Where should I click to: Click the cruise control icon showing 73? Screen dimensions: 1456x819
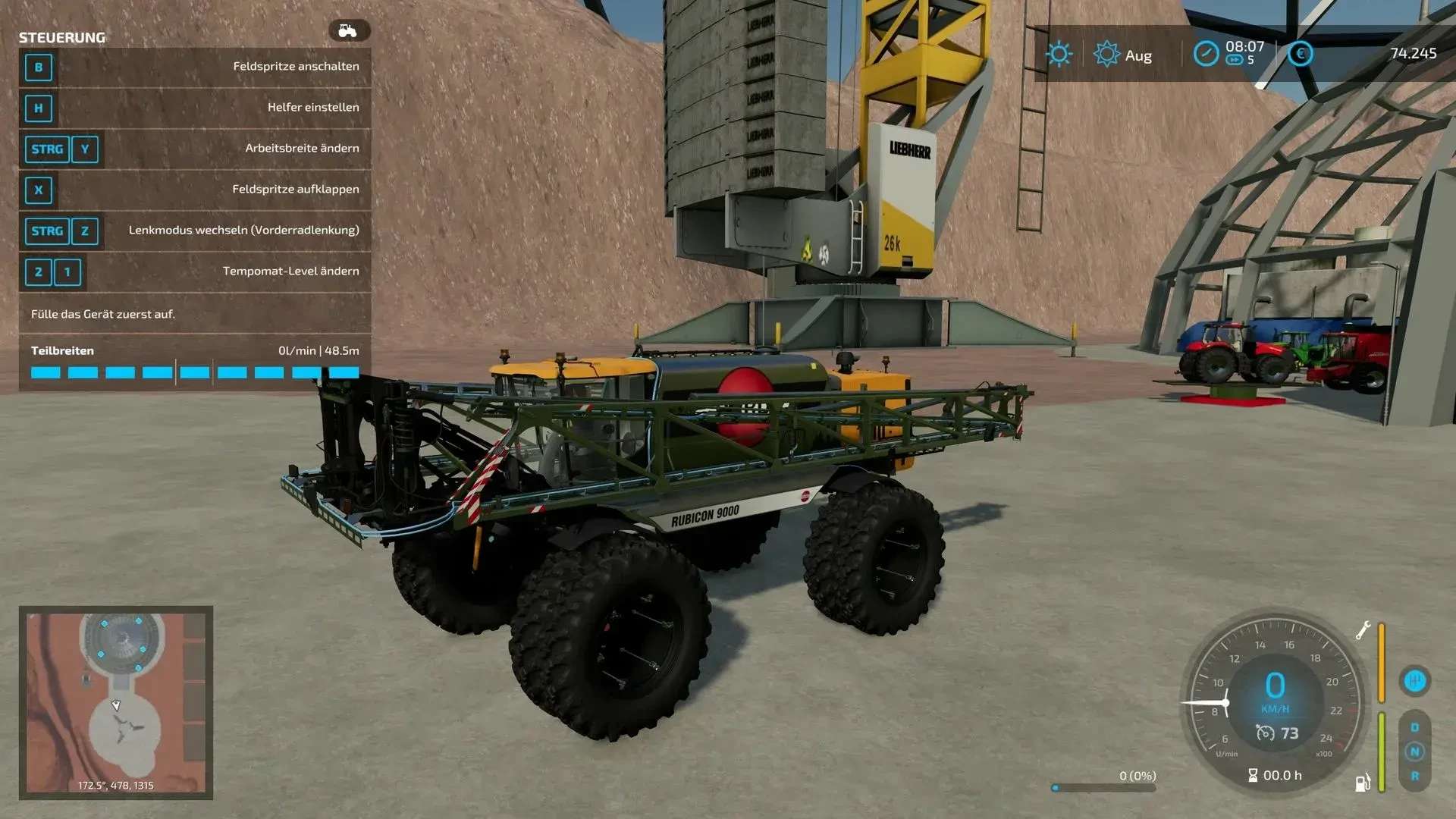coord(1265,733)
